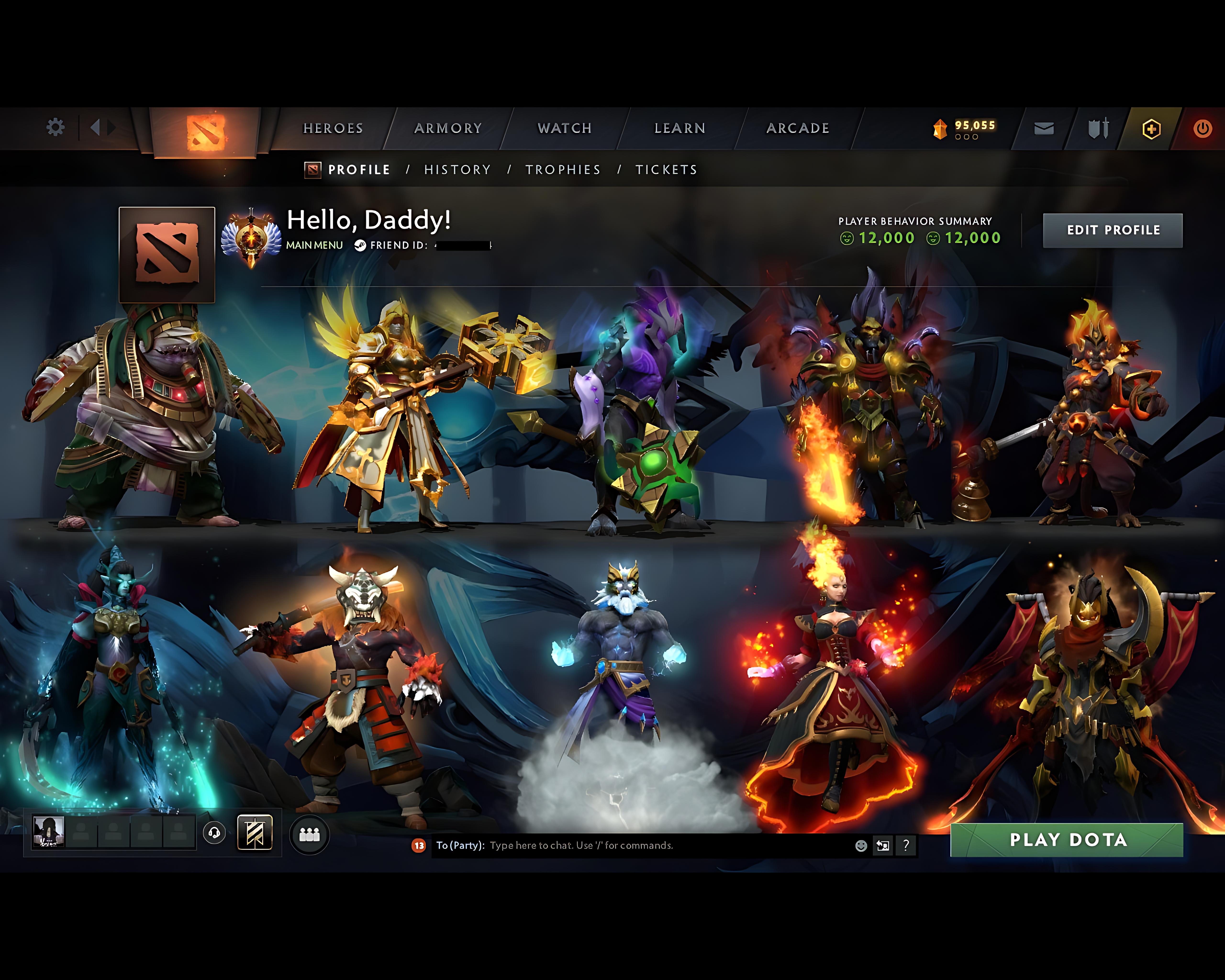
Task: Open the ARCADE menu
Action: (x=797, y=128)
